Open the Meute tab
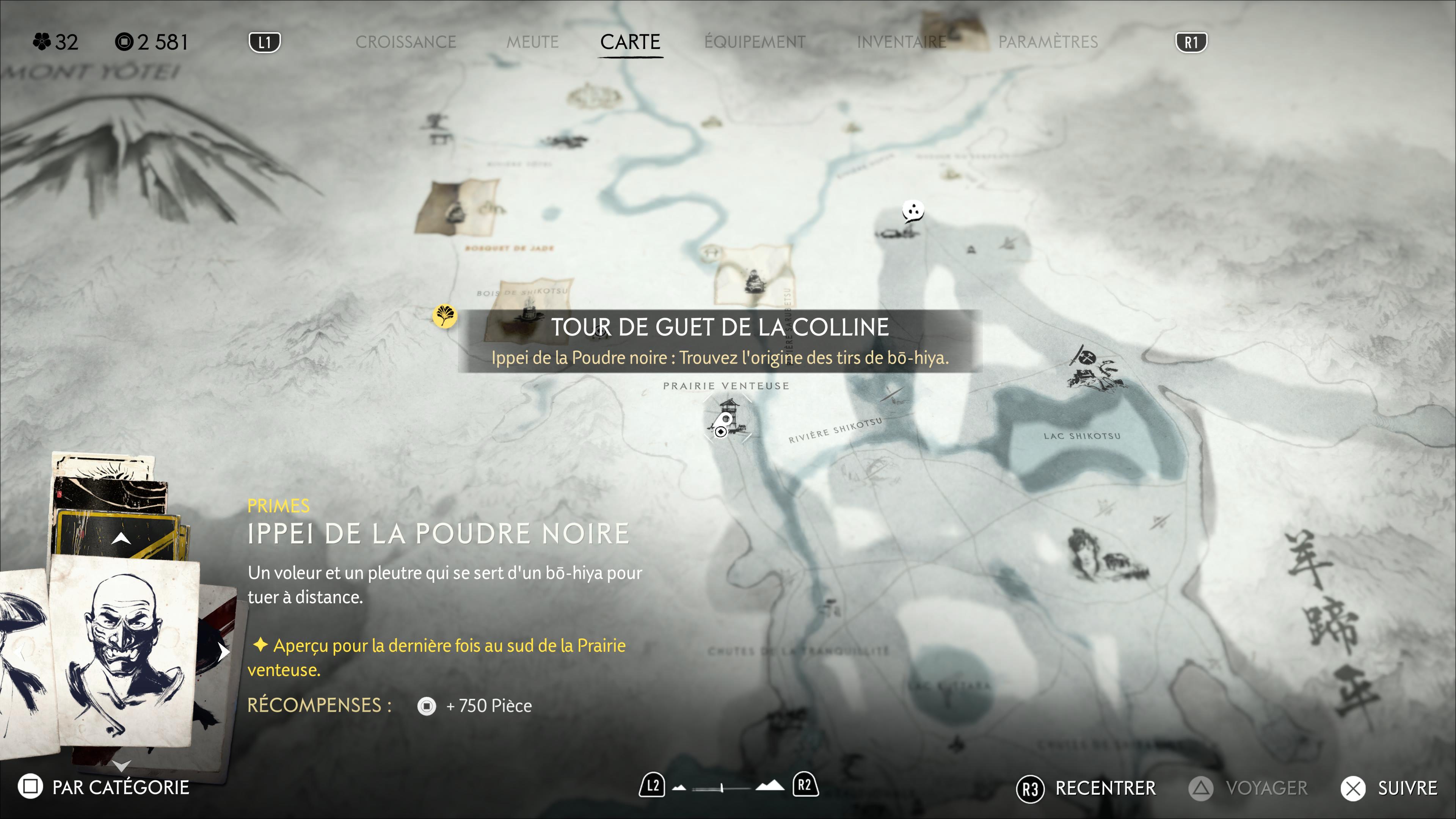 (x=532, y=42)
